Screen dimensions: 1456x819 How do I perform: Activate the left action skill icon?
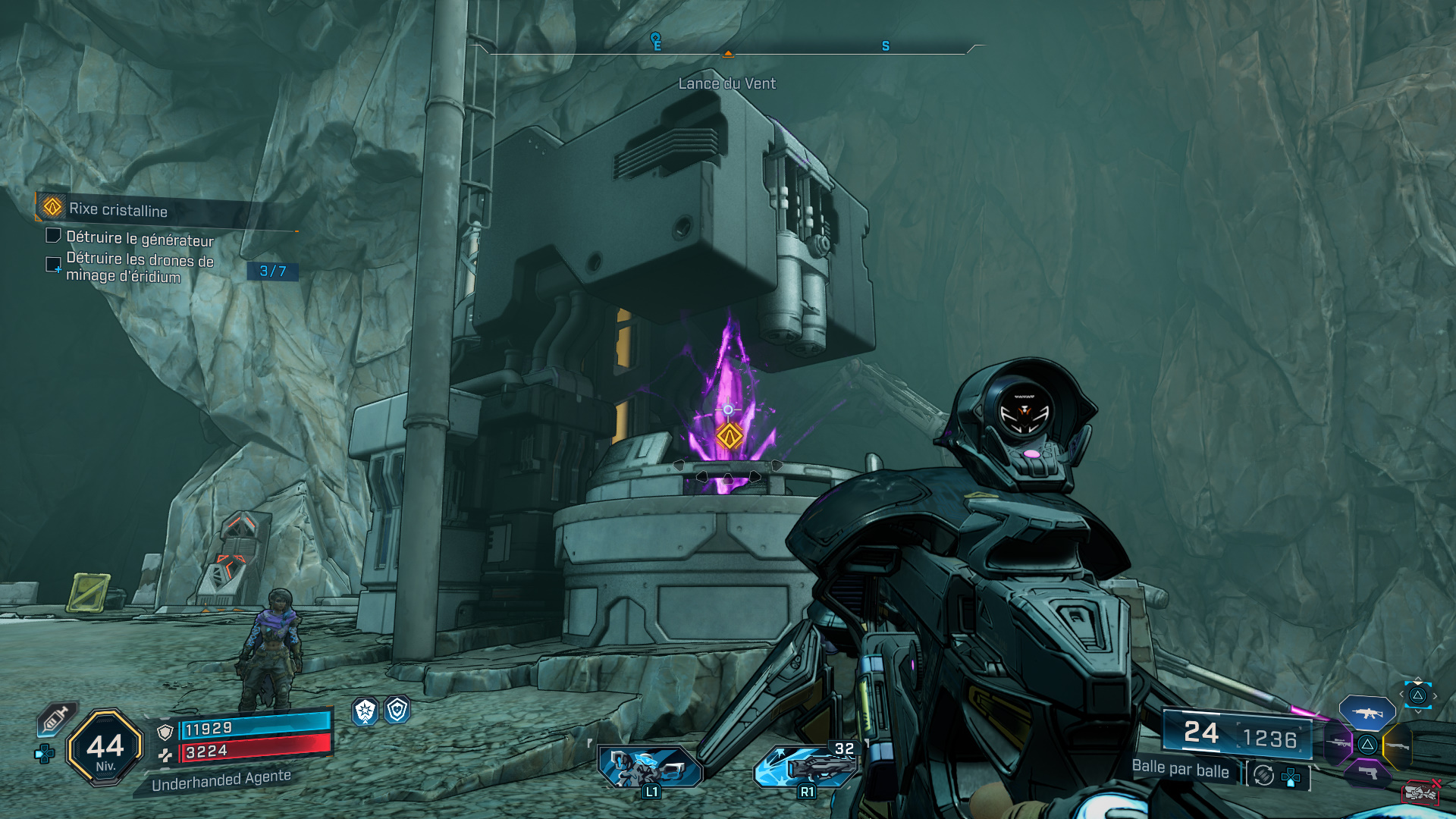pyautogui.click(x=649, y=767)
